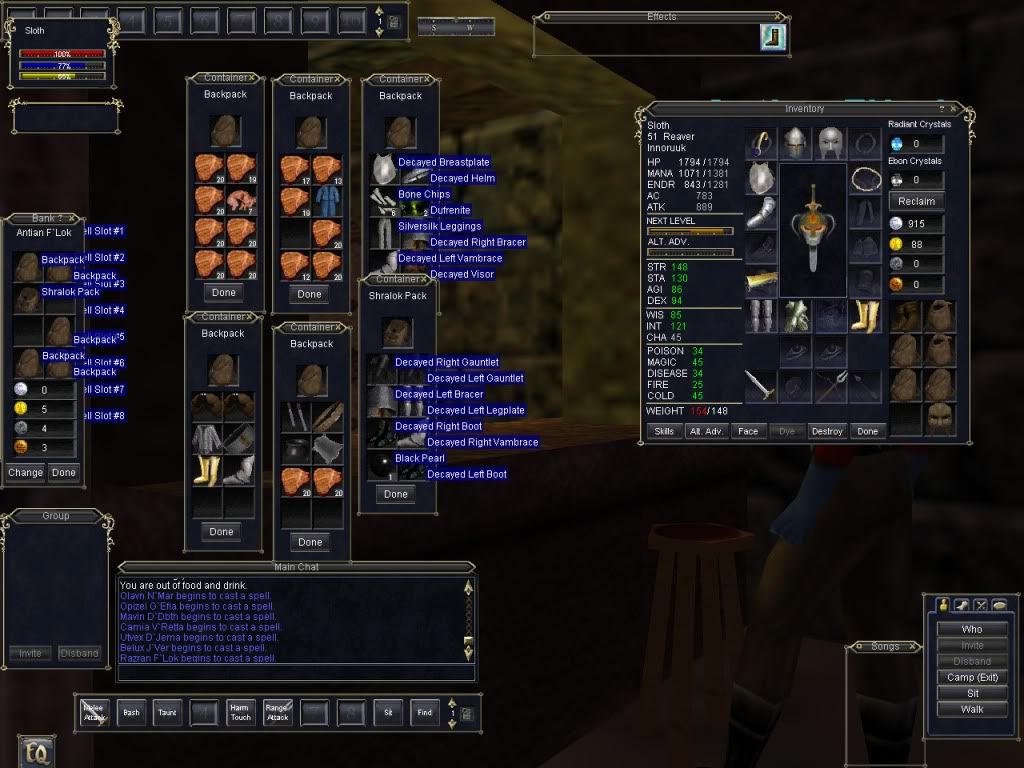The height and width of the screenshot is (768, 1024).
Task: Close the Songs window
Action: 912,647
